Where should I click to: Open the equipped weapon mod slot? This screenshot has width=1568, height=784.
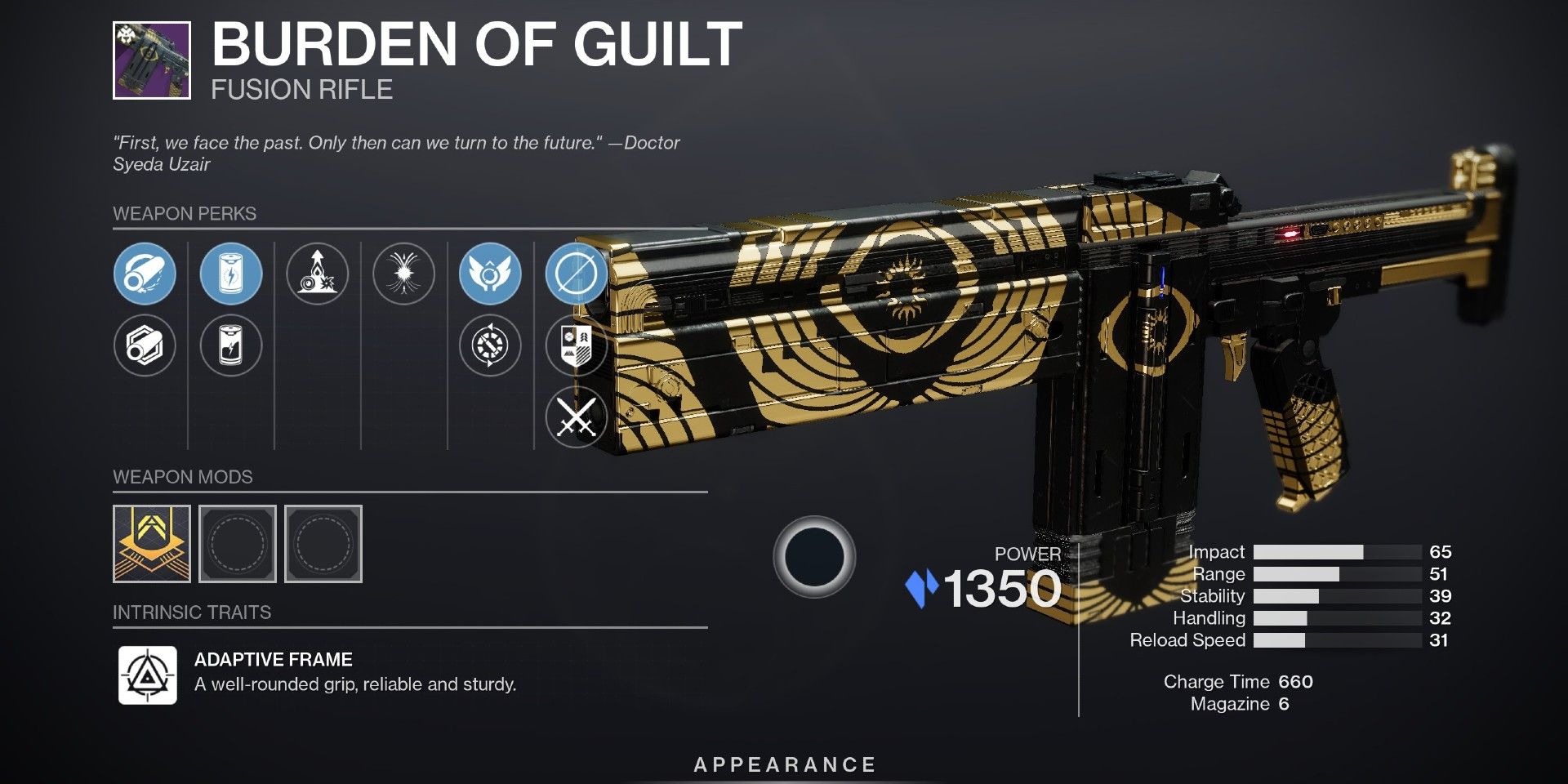coord(152,542)
